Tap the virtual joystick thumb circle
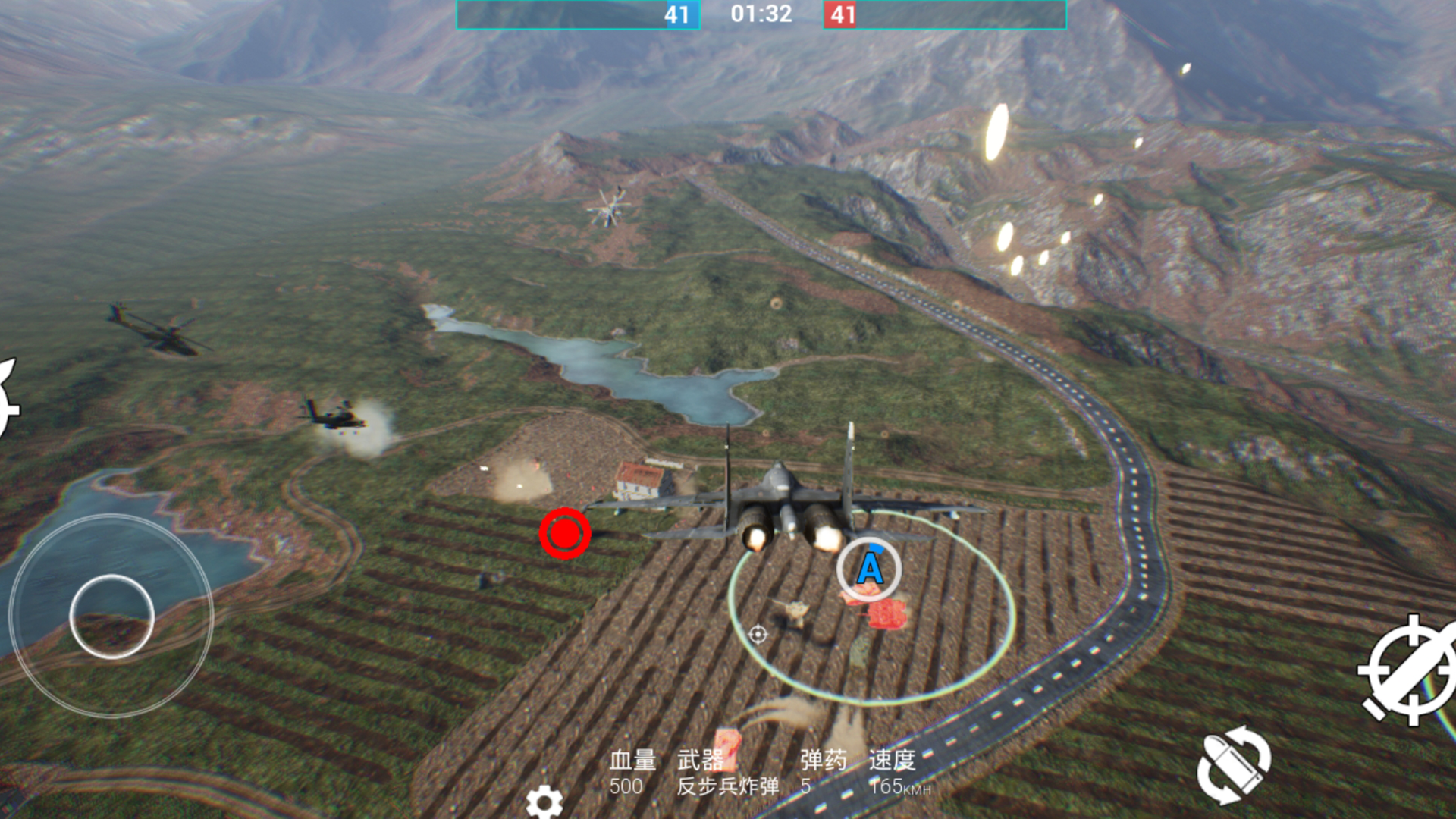The height and width of the screenshot is (819, 1456). click(112, 617)
